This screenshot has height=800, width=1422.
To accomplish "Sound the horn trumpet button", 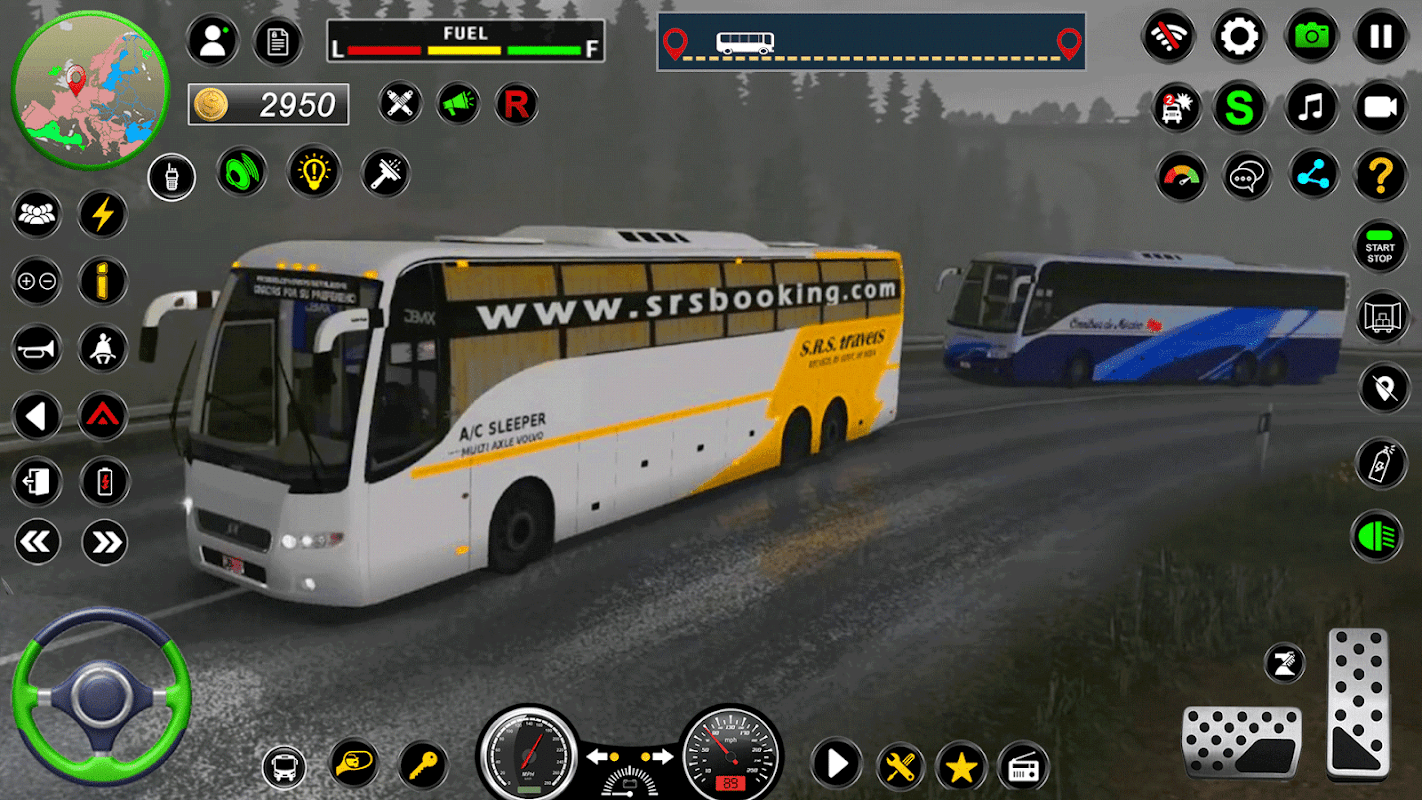I will pos(36,349).
